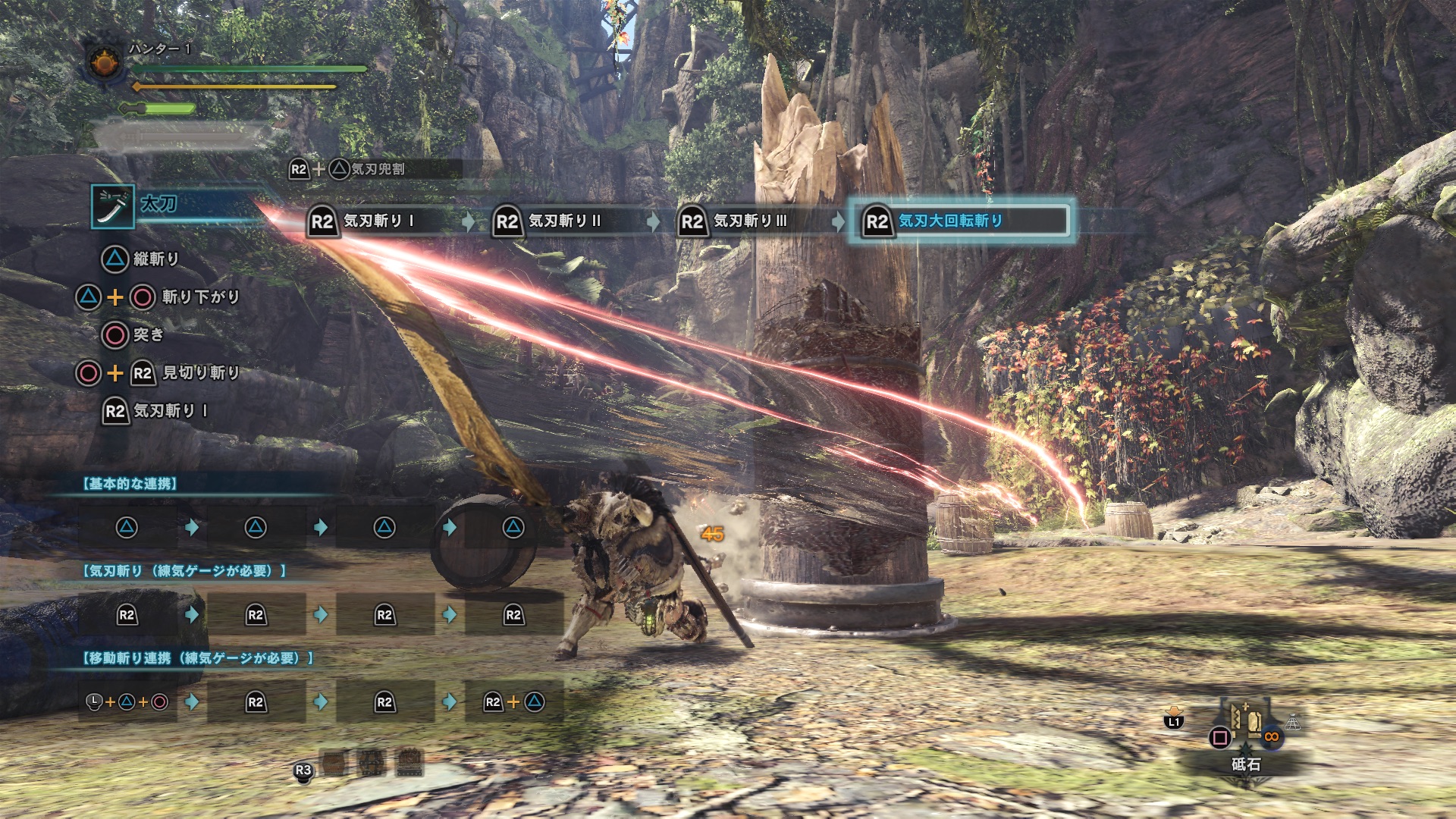Choose the 気刃斬りIII combo step

click(x=749, y=221)
